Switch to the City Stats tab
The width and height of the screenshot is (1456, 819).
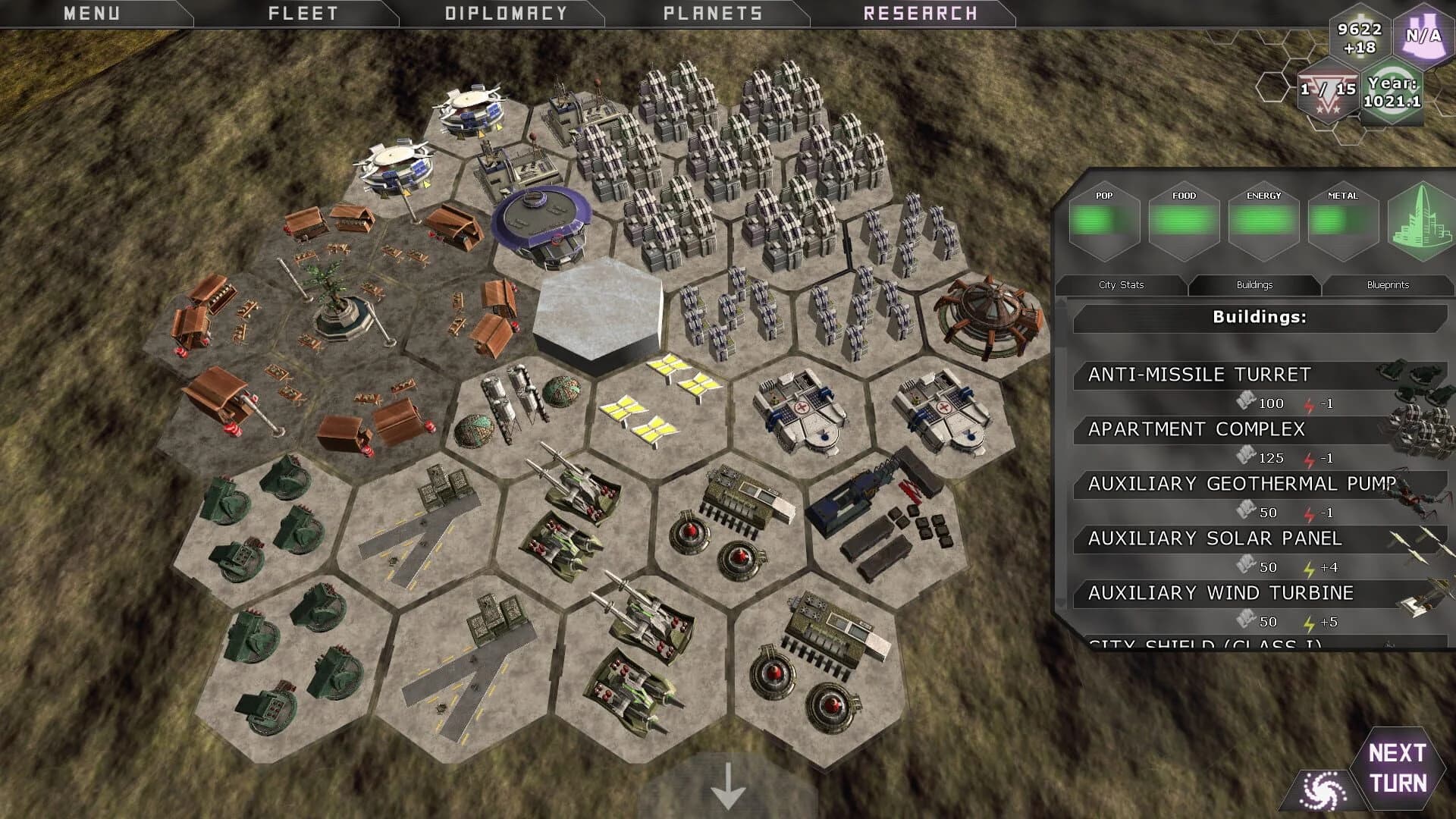1121,284
